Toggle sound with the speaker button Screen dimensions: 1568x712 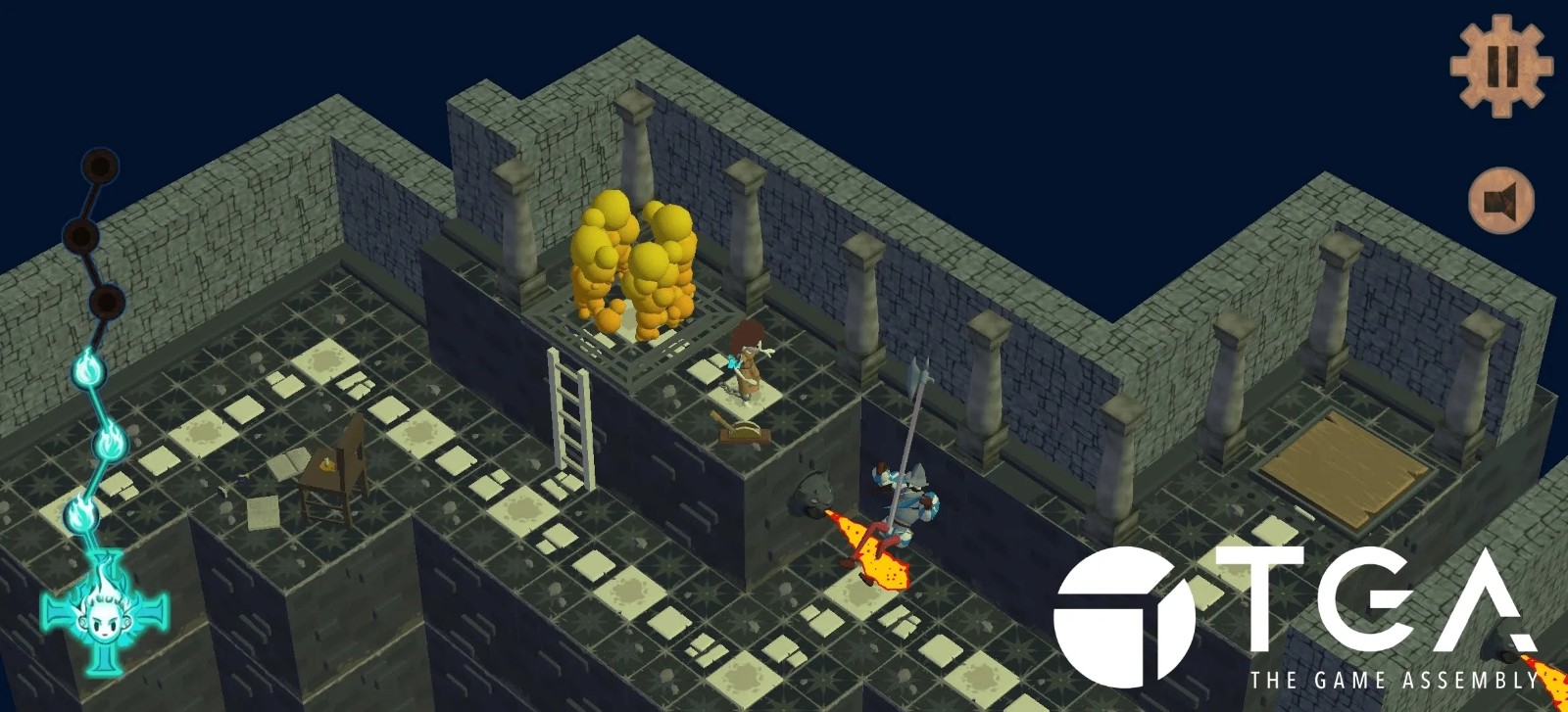pyautogui.click(x=1500, y=202)
